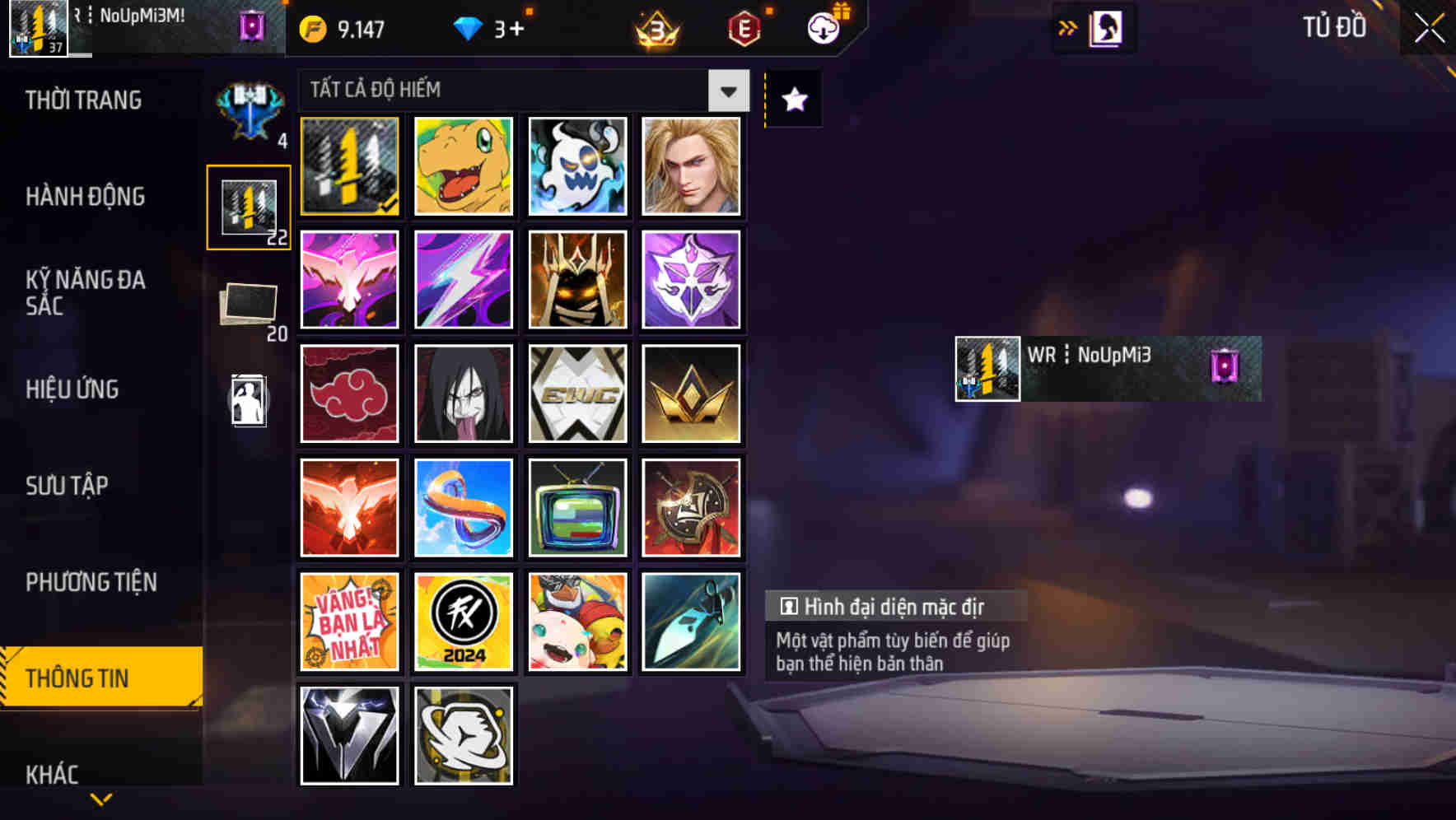Click the WR NoUpMi3 player info card
The image size is (1456, 820).
point(1107,368)
